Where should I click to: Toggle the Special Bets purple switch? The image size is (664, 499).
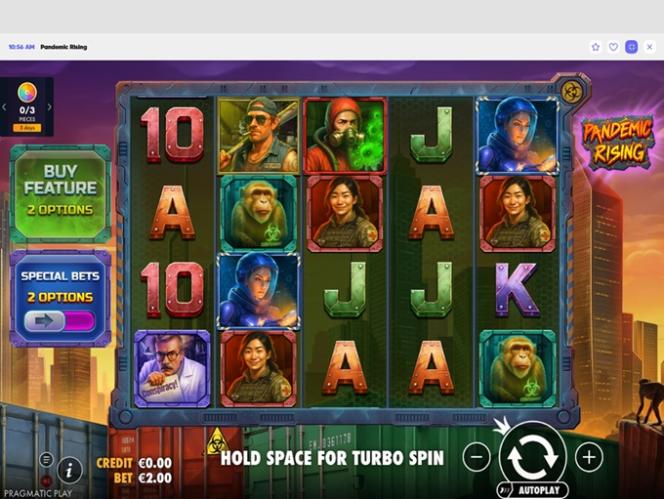point(60,321)
